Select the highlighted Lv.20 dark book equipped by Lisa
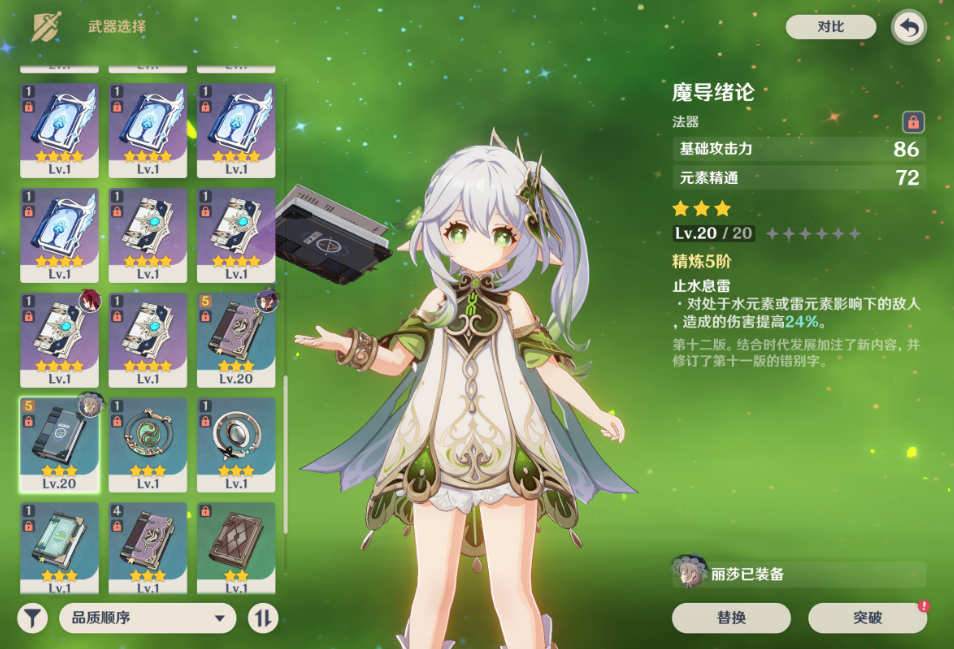 tap(59, 443)
